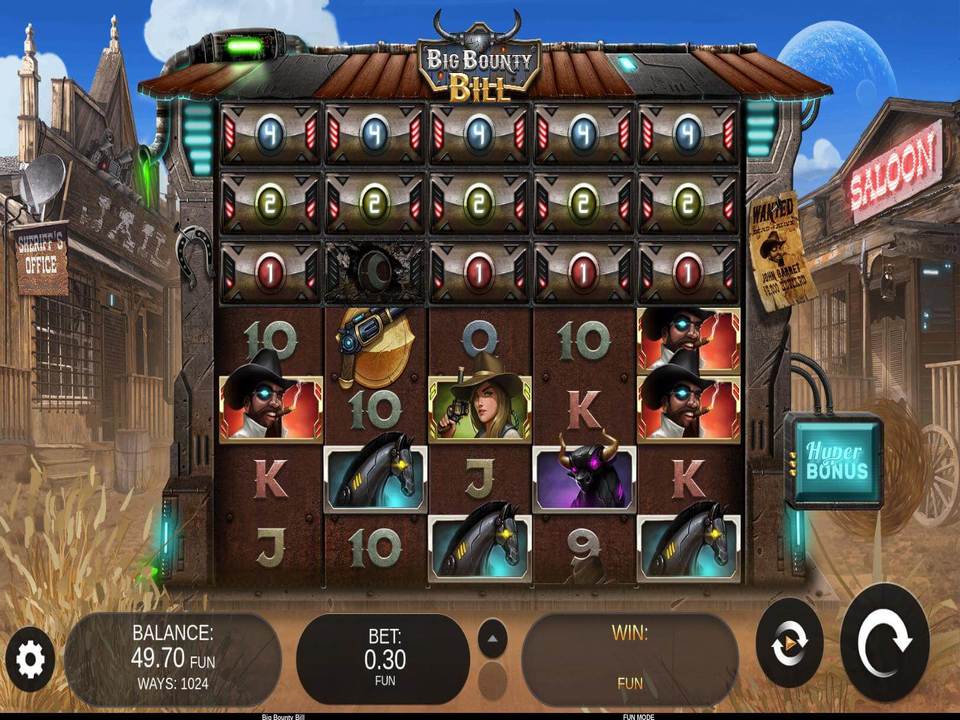Spin the reels with the round arrow button
This screenshot has width=960, height=720.
click(x=884, y=643)
